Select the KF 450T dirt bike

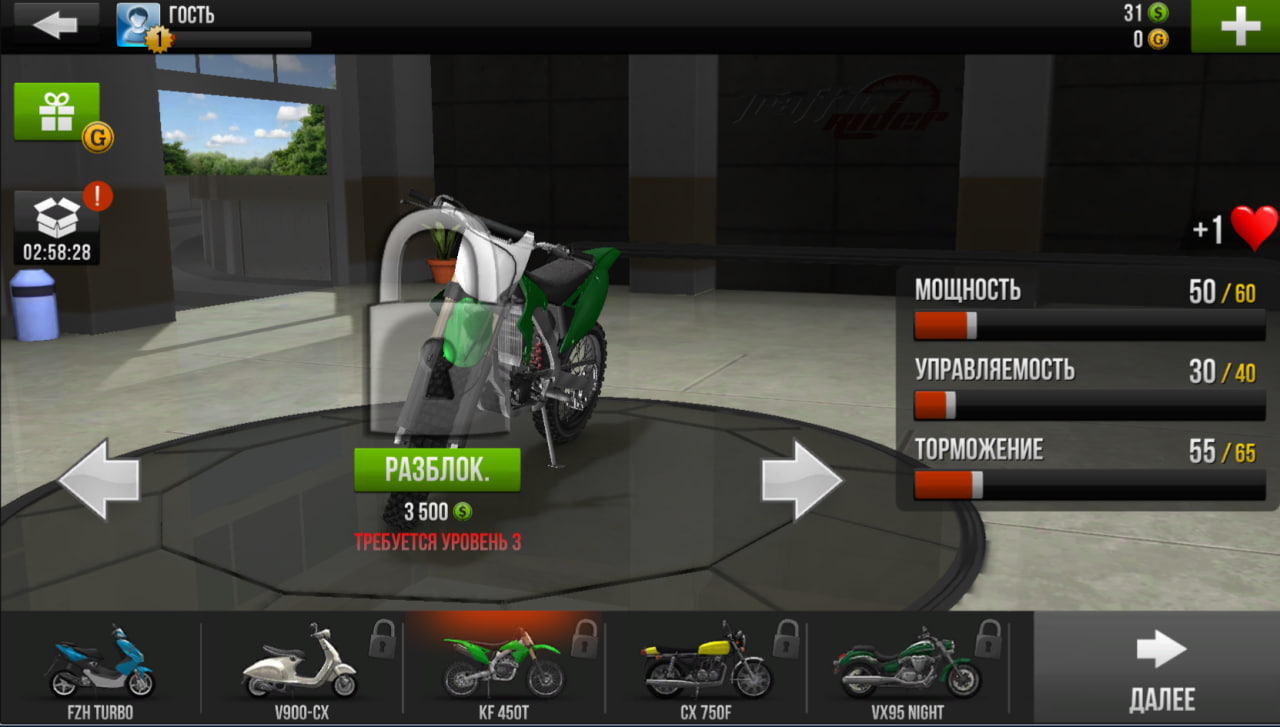click(x=503, y=668)
